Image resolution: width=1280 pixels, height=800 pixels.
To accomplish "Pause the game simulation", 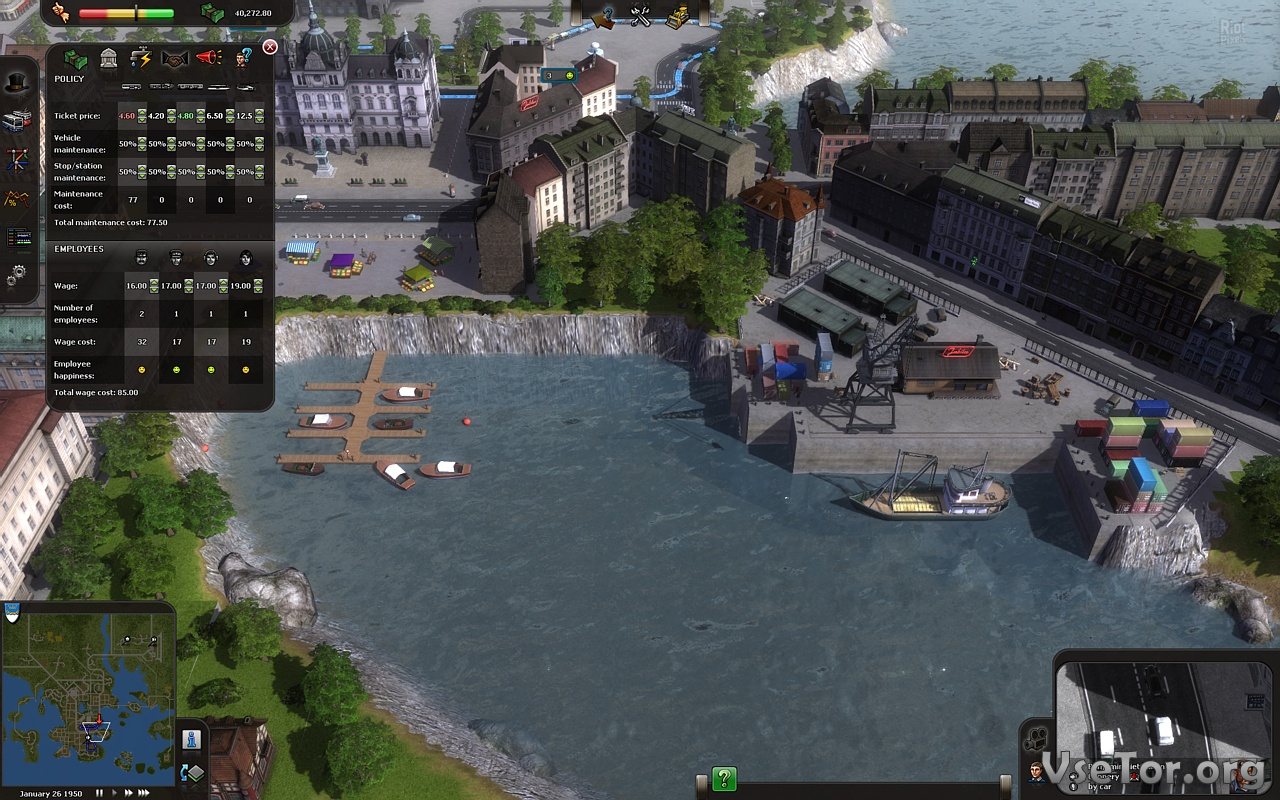I will [x=99, y=792].
